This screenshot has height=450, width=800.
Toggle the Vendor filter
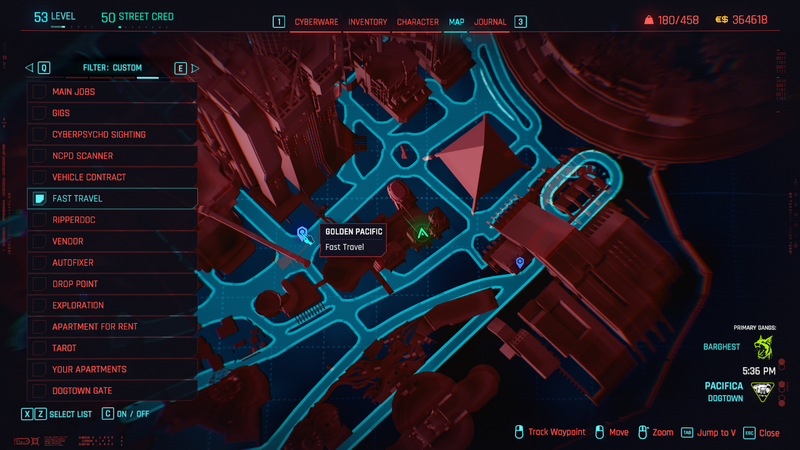112,241
